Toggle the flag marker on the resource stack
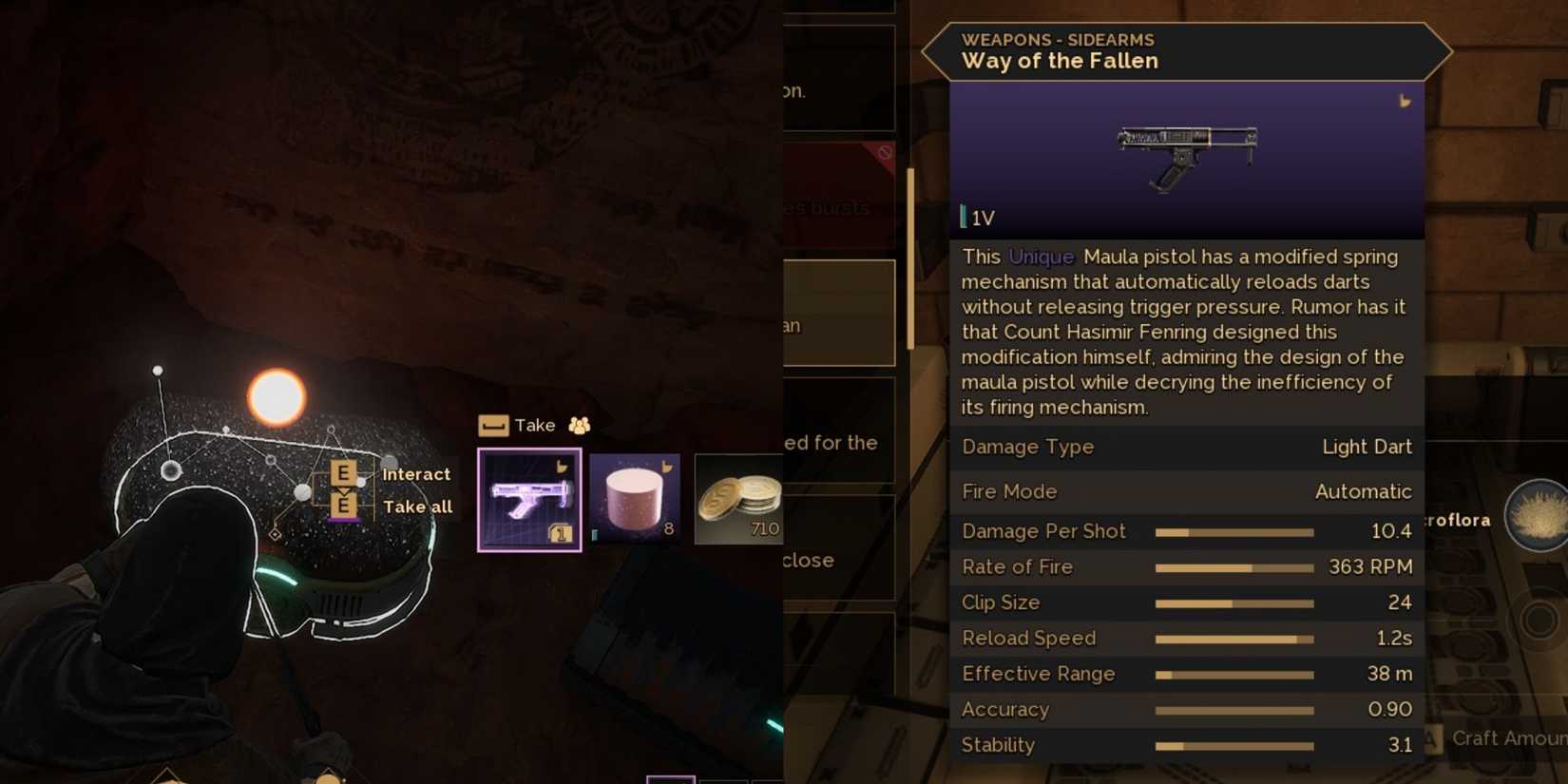 [x=666, y=463]
